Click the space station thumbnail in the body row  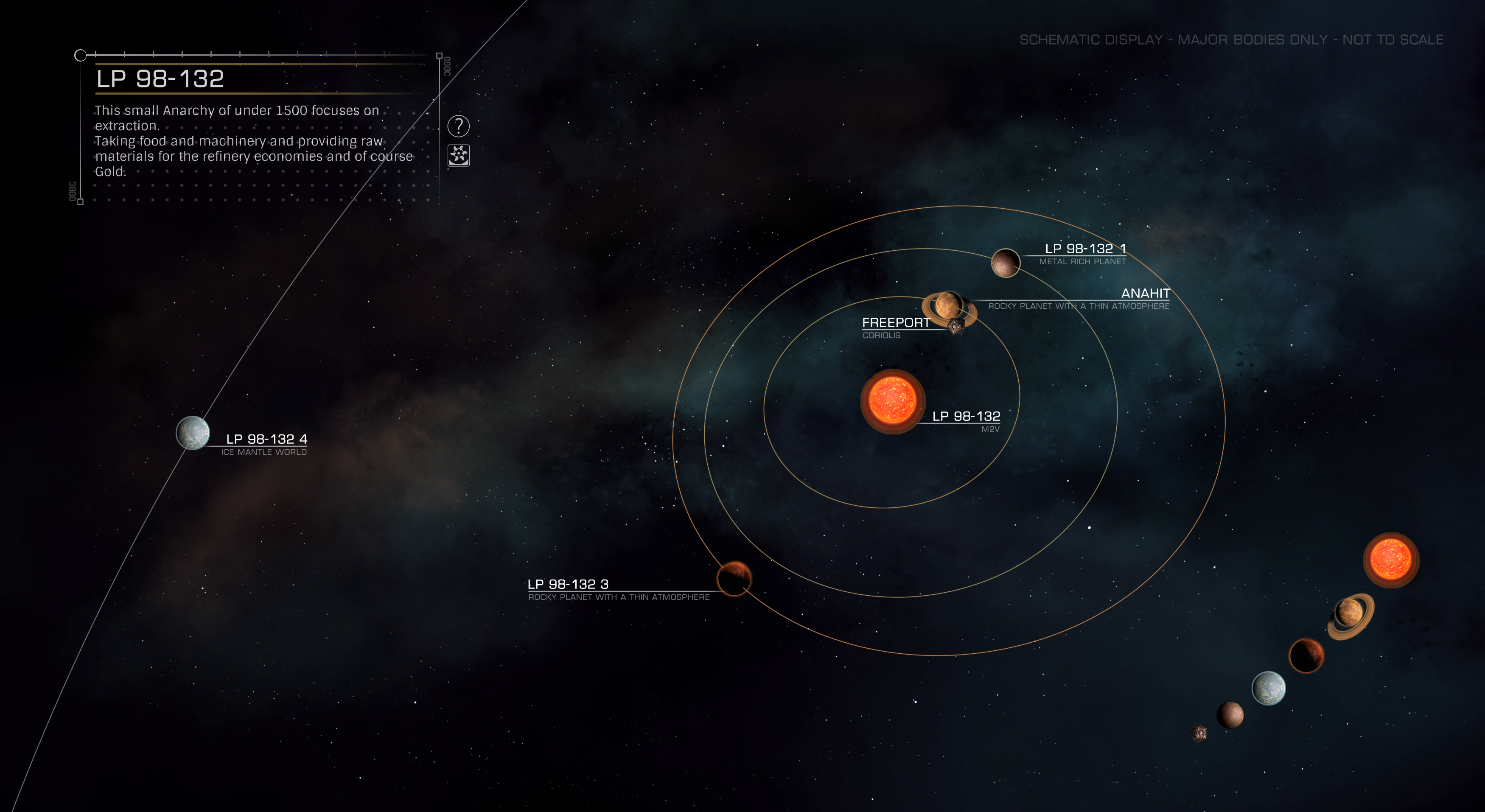[x=1199, y=733]
